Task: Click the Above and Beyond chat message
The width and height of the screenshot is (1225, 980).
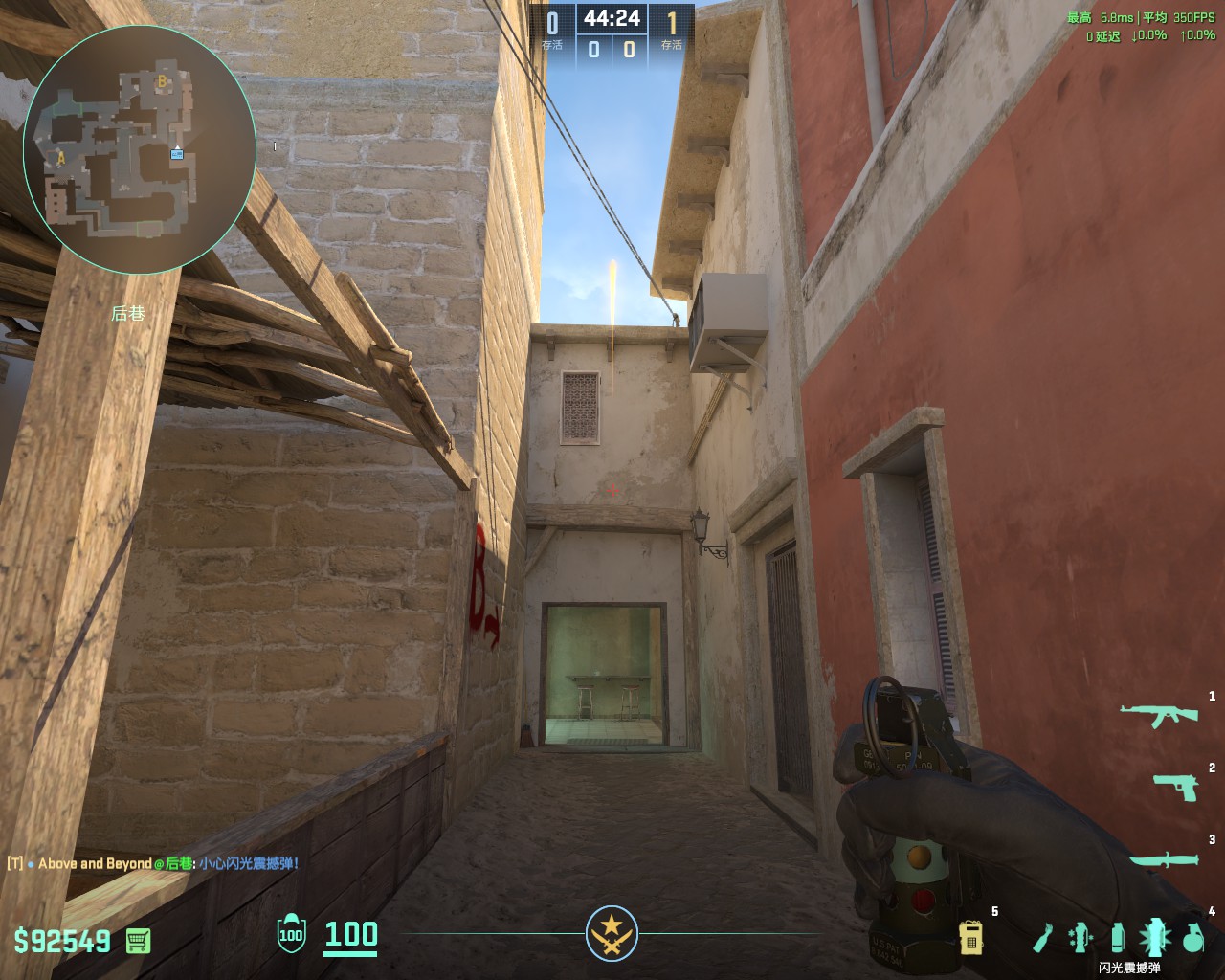Action: click(153, 863)
